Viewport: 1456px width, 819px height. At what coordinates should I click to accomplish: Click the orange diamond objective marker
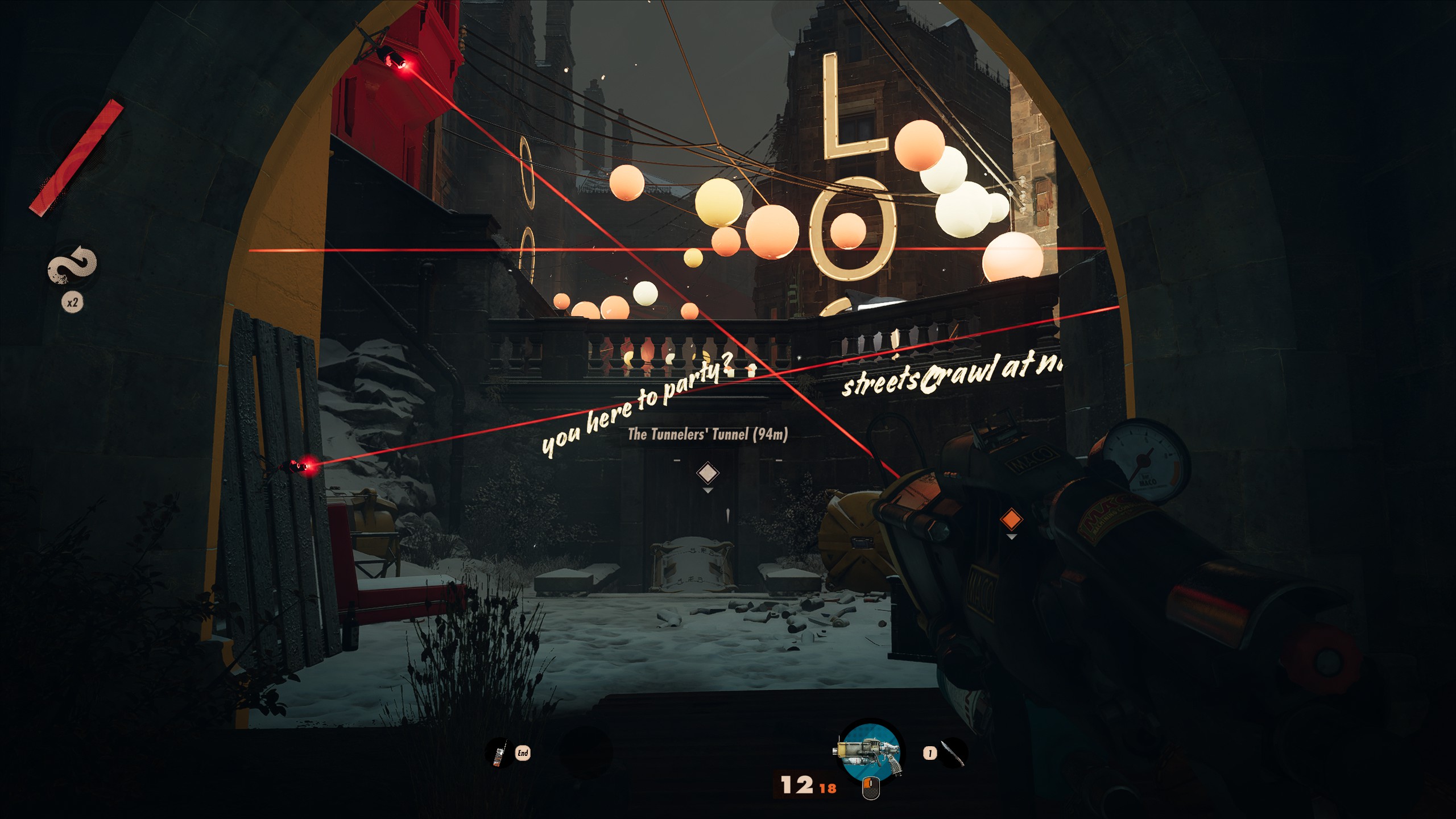[1011, 519]
